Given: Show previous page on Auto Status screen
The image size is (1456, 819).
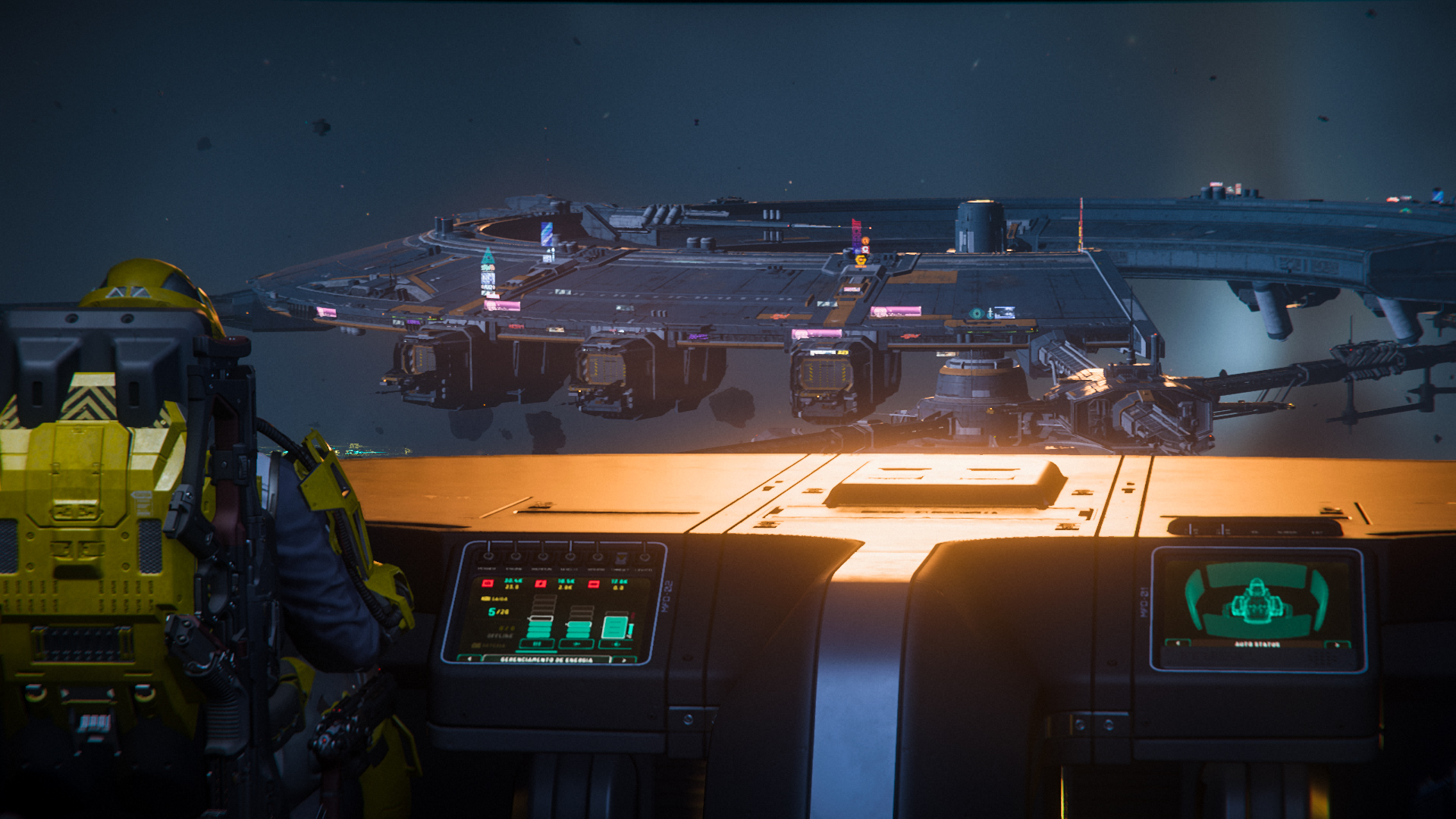Looking at the screenshot, I should tap(1178, 644).
